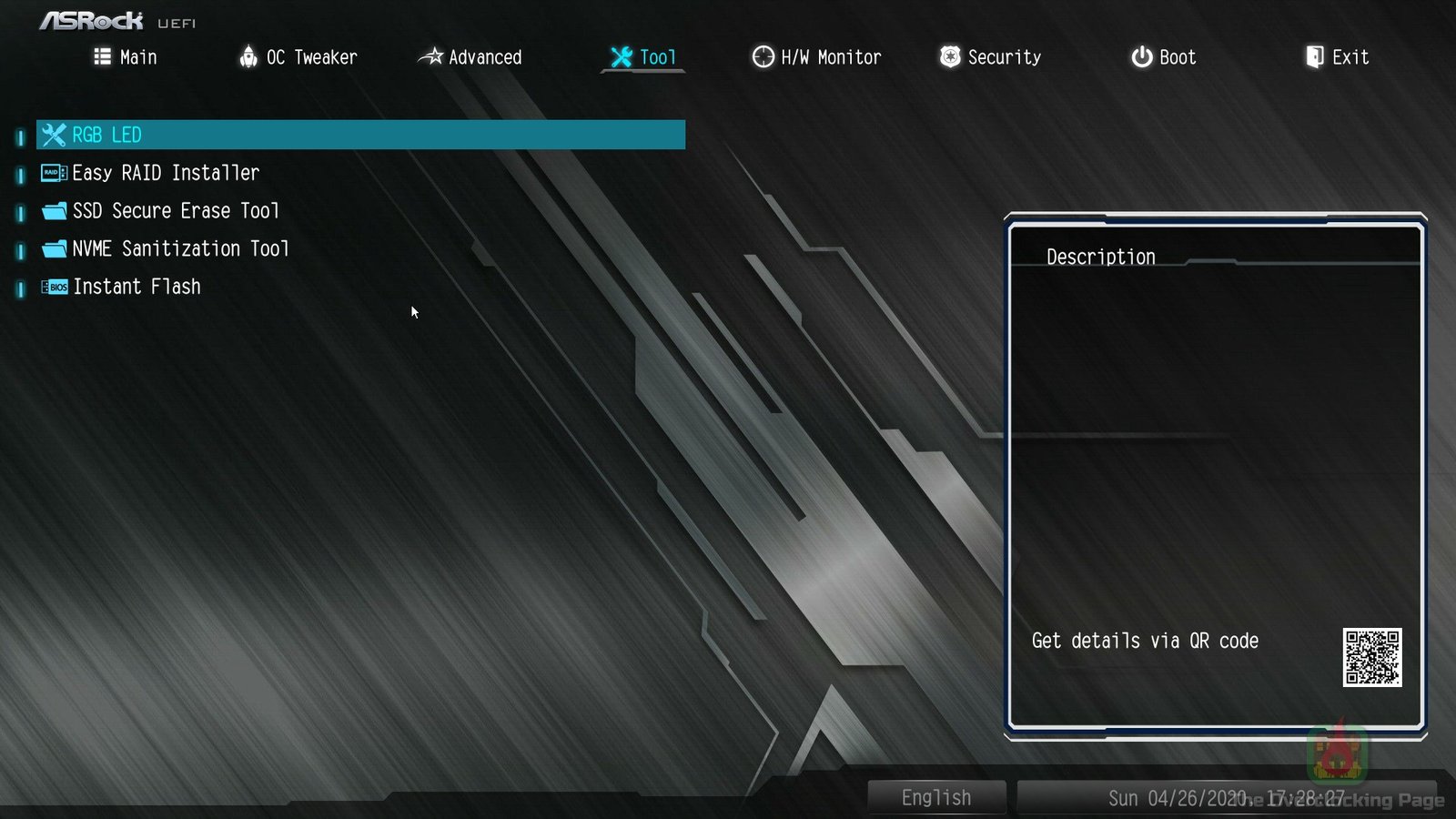Select the Tool tab

643,57
